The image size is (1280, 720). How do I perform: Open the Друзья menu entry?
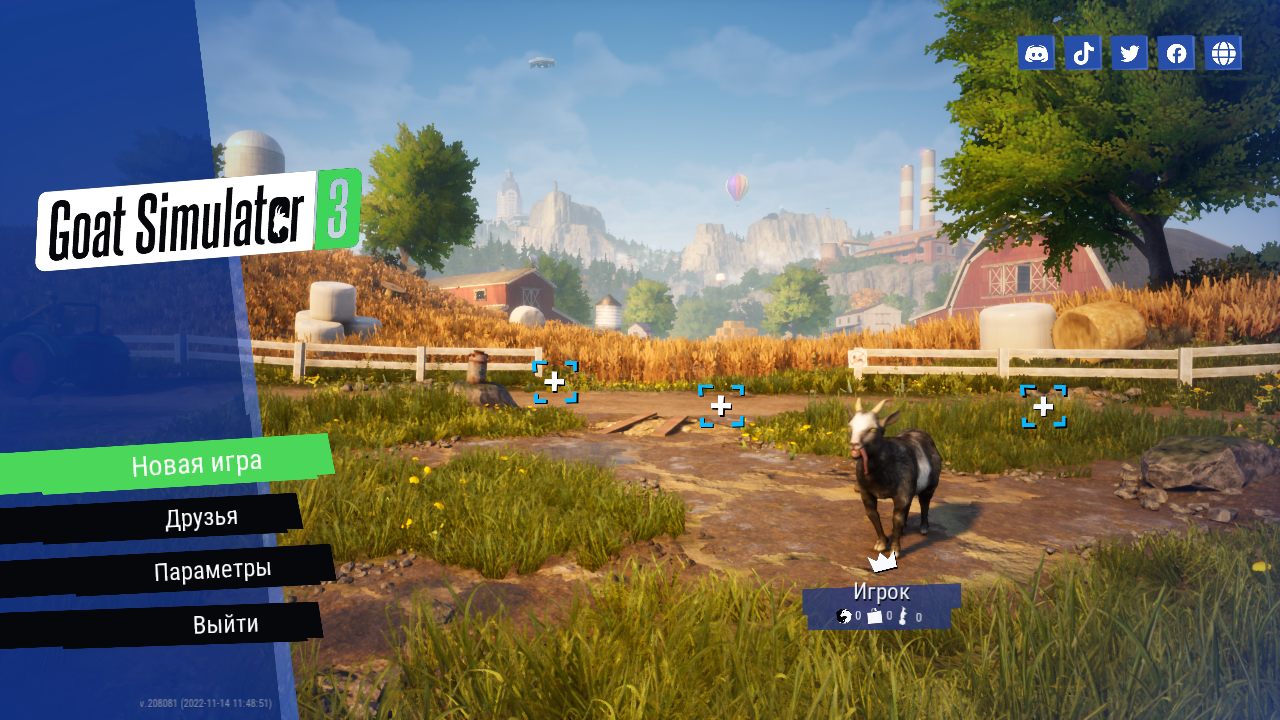(x=200, y=516)
